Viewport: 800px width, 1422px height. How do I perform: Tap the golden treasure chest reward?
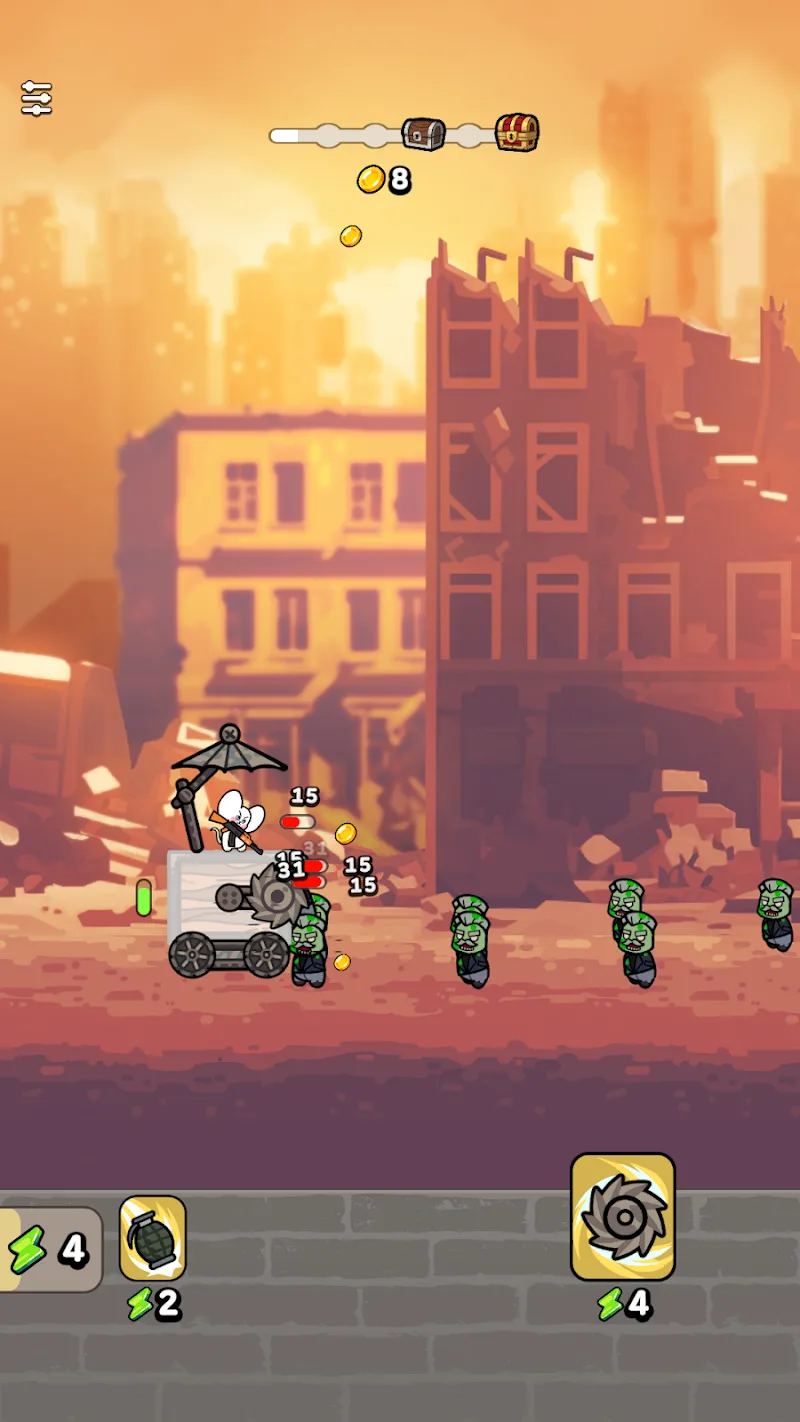tap(517, 132)
